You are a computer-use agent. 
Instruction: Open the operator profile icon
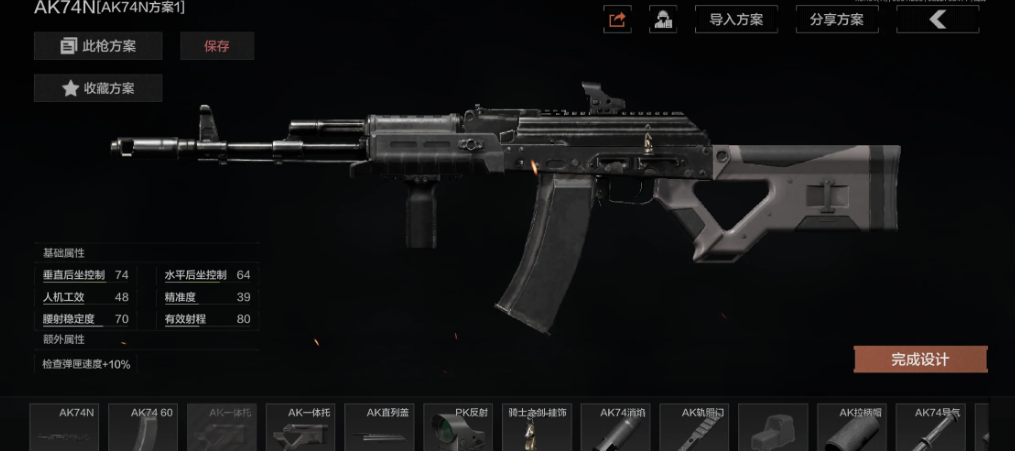click(x=661, y=19)
